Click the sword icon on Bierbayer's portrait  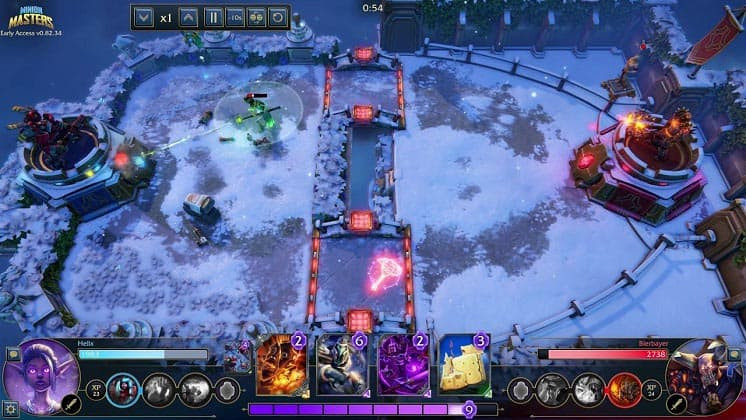675,403
